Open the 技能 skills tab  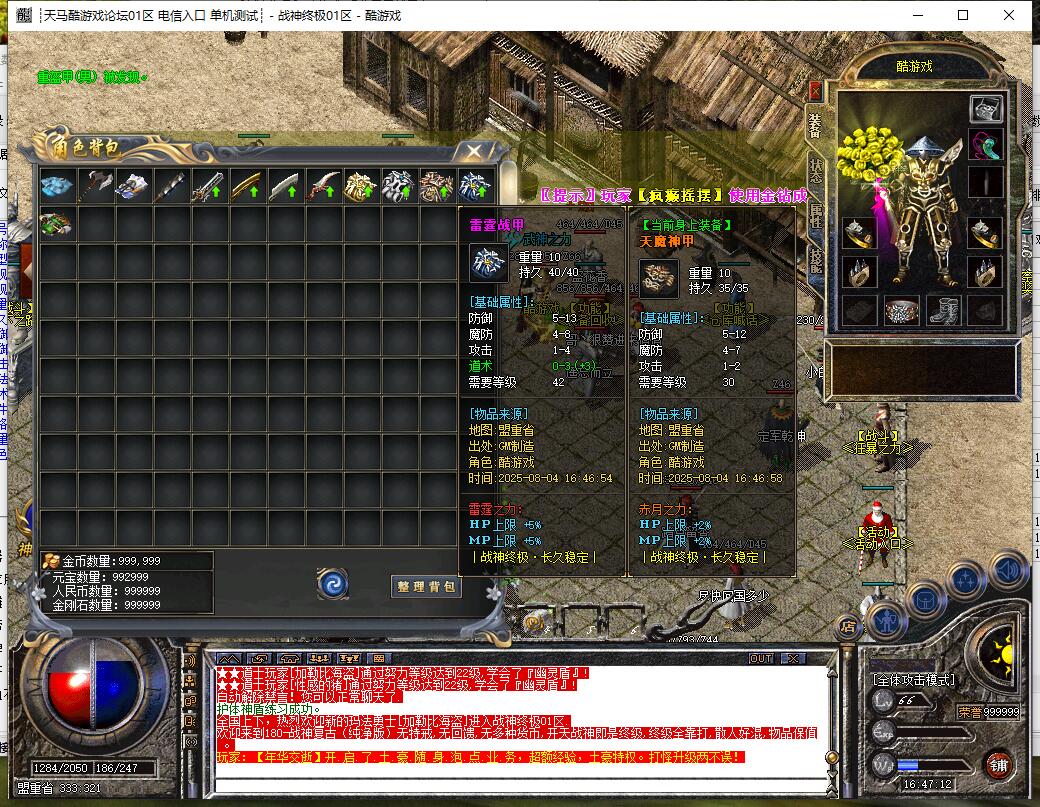815,260
